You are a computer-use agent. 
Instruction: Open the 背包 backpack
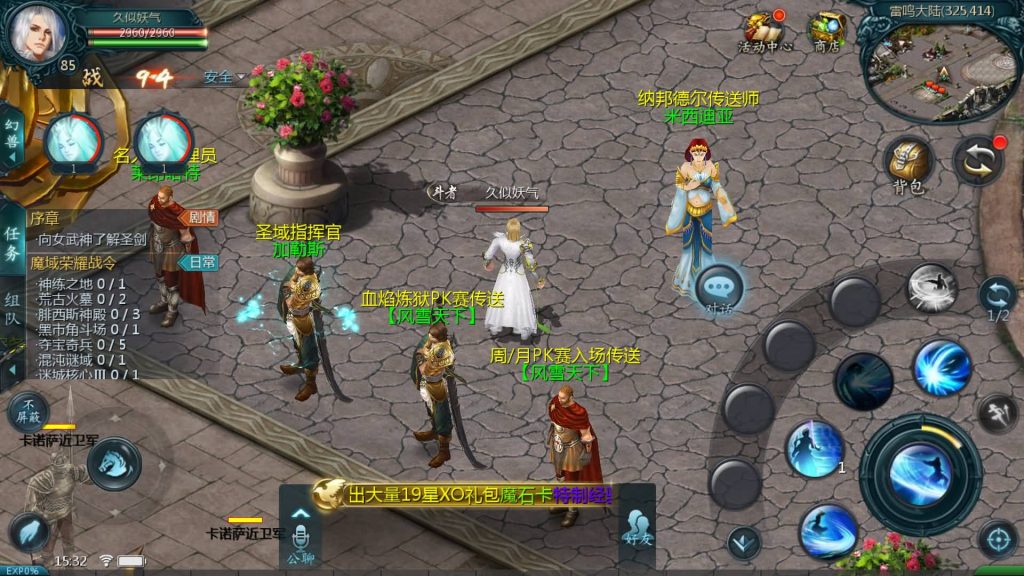[908, 165]
